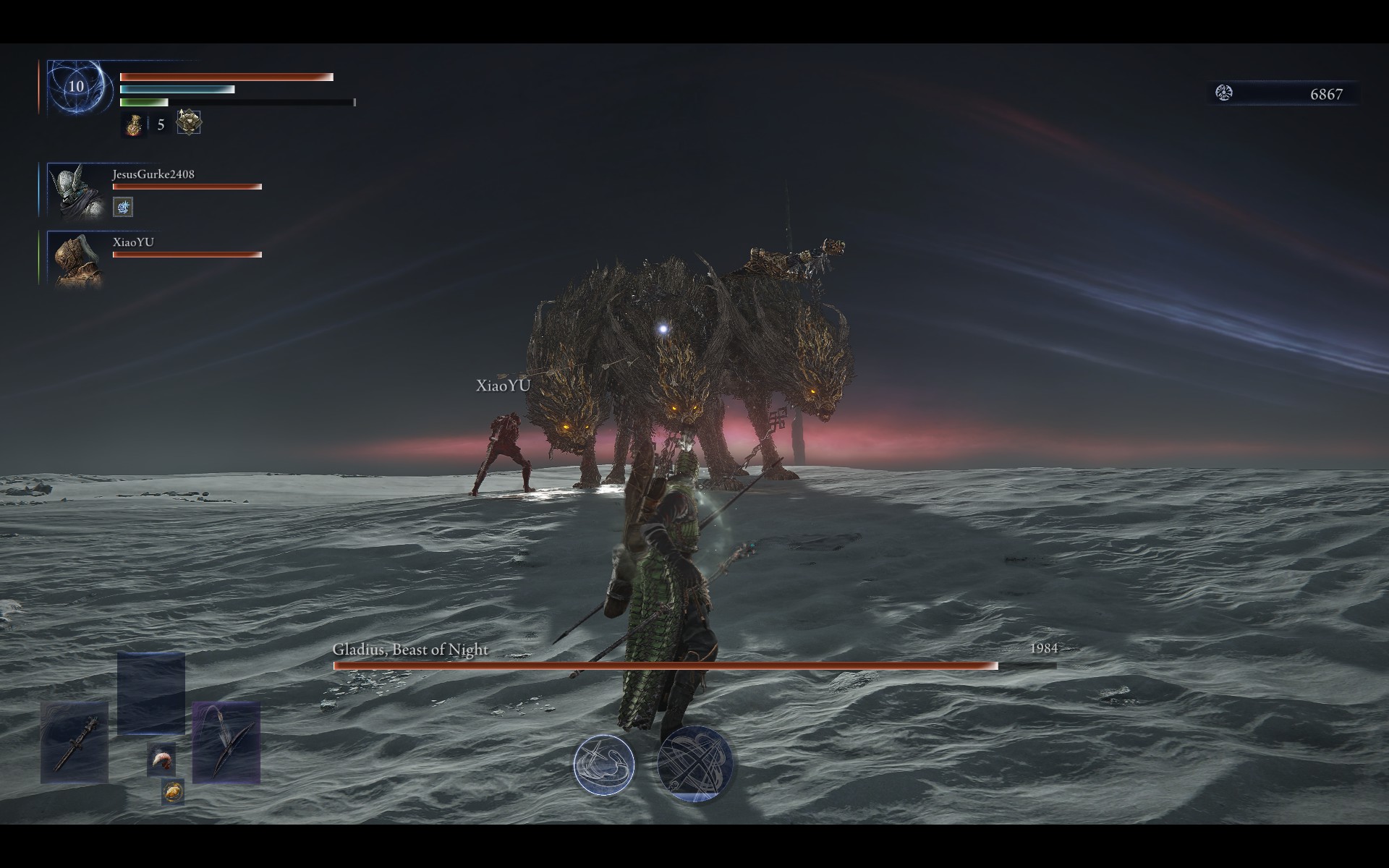This screenshot has height=868, width=1389.
Task: Select the dagger weapon slot
Action: (75, 742)
